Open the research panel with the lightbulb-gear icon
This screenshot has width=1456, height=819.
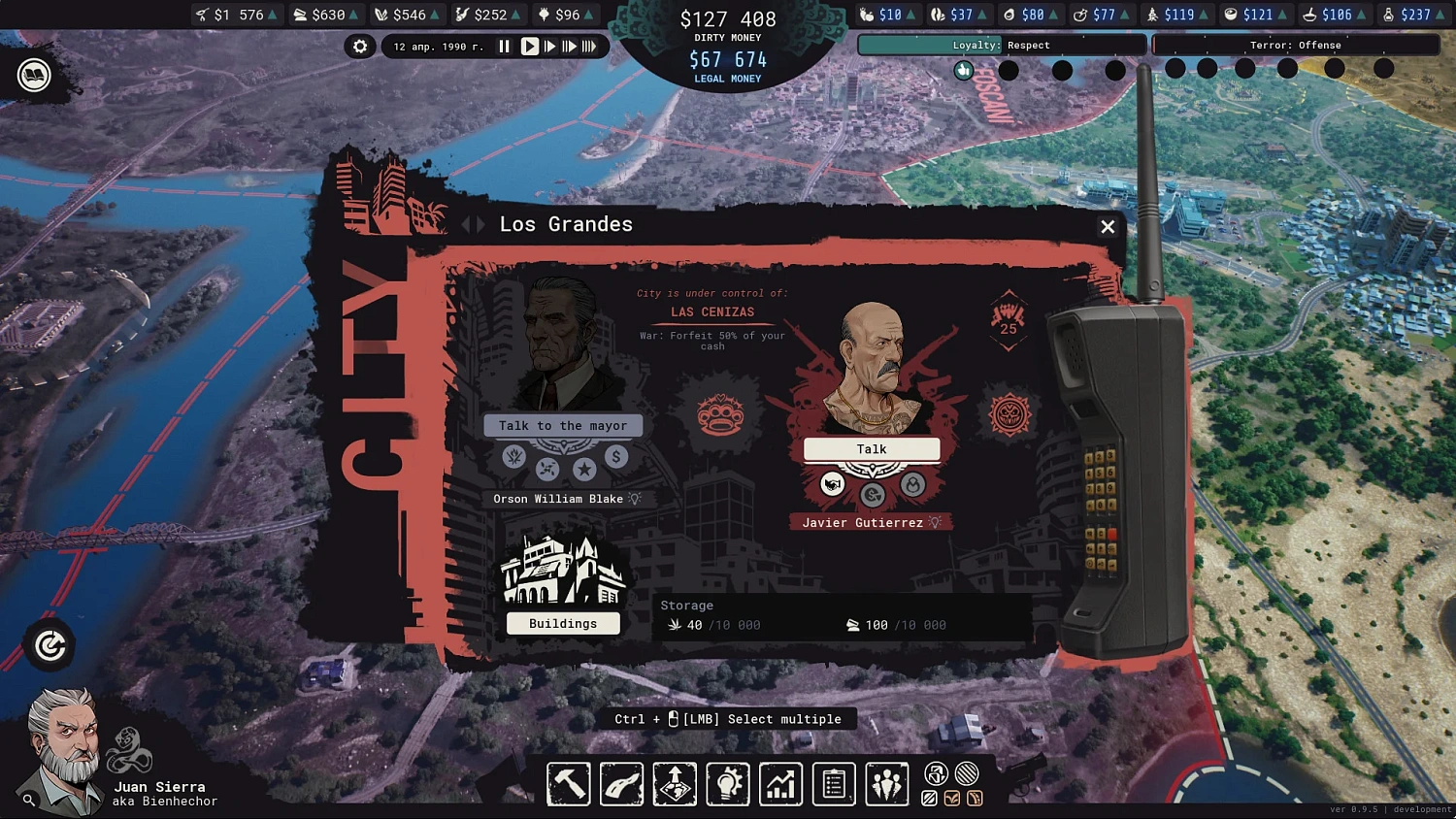pyautogui.click(x=728, y=784)
